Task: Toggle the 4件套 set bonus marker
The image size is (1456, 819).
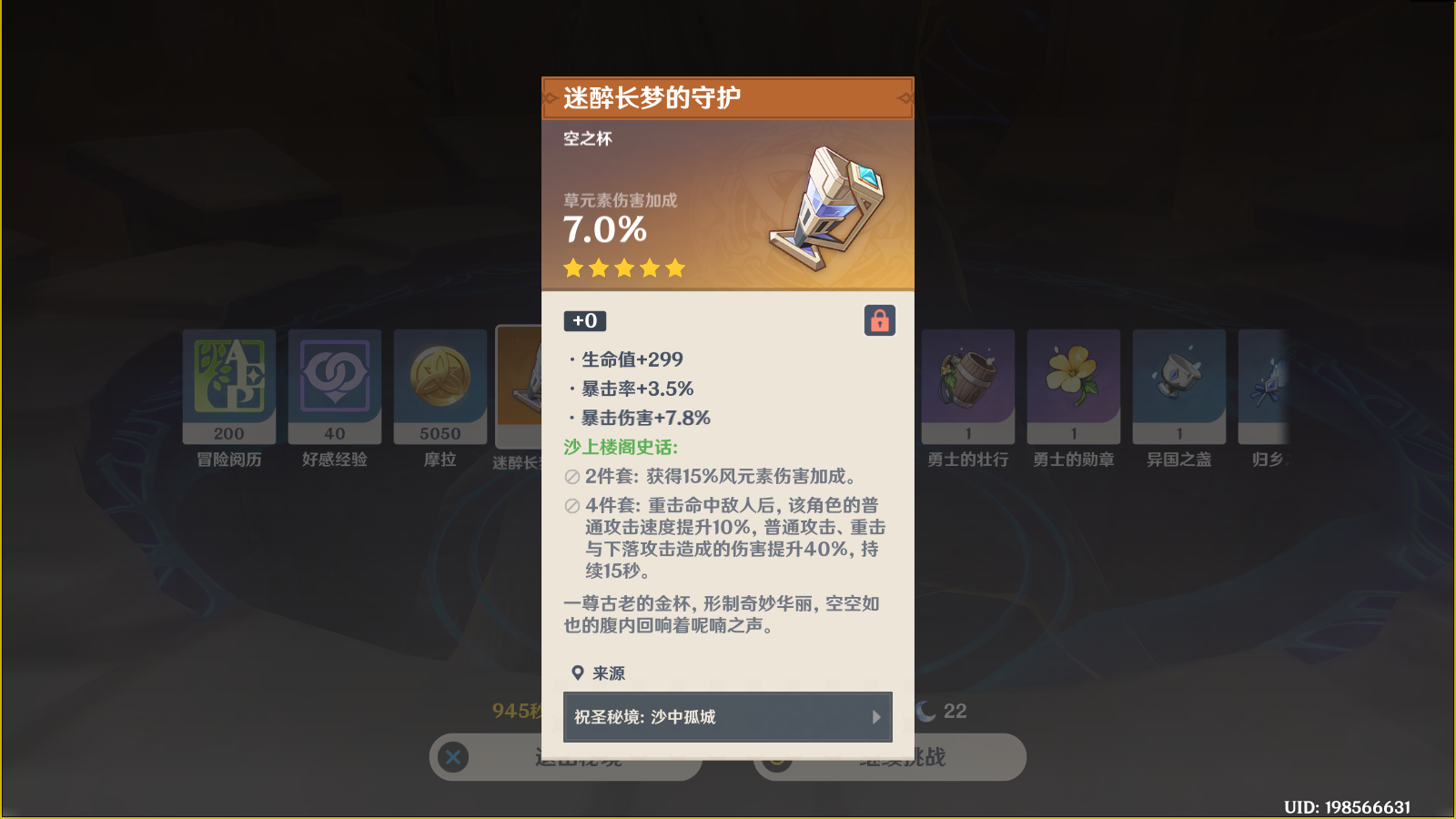Action: pyautogui.click(x=571, y=506)
